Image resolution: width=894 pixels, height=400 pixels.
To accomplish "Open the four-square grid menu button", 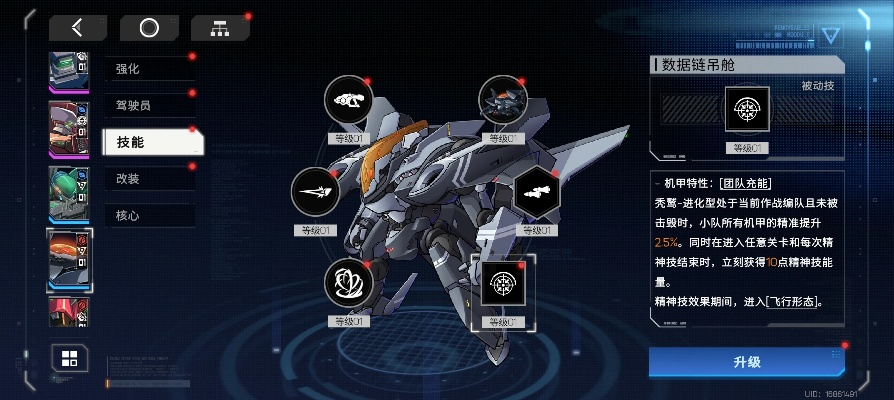I will pyautogui.click(x=69, y=359).
